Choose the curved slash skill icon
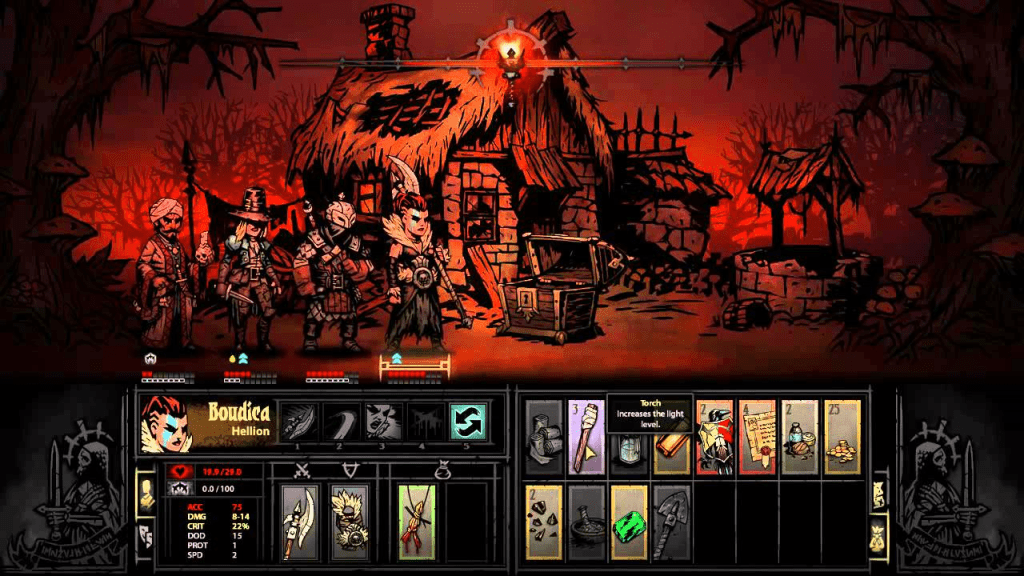 pos(343,421)
